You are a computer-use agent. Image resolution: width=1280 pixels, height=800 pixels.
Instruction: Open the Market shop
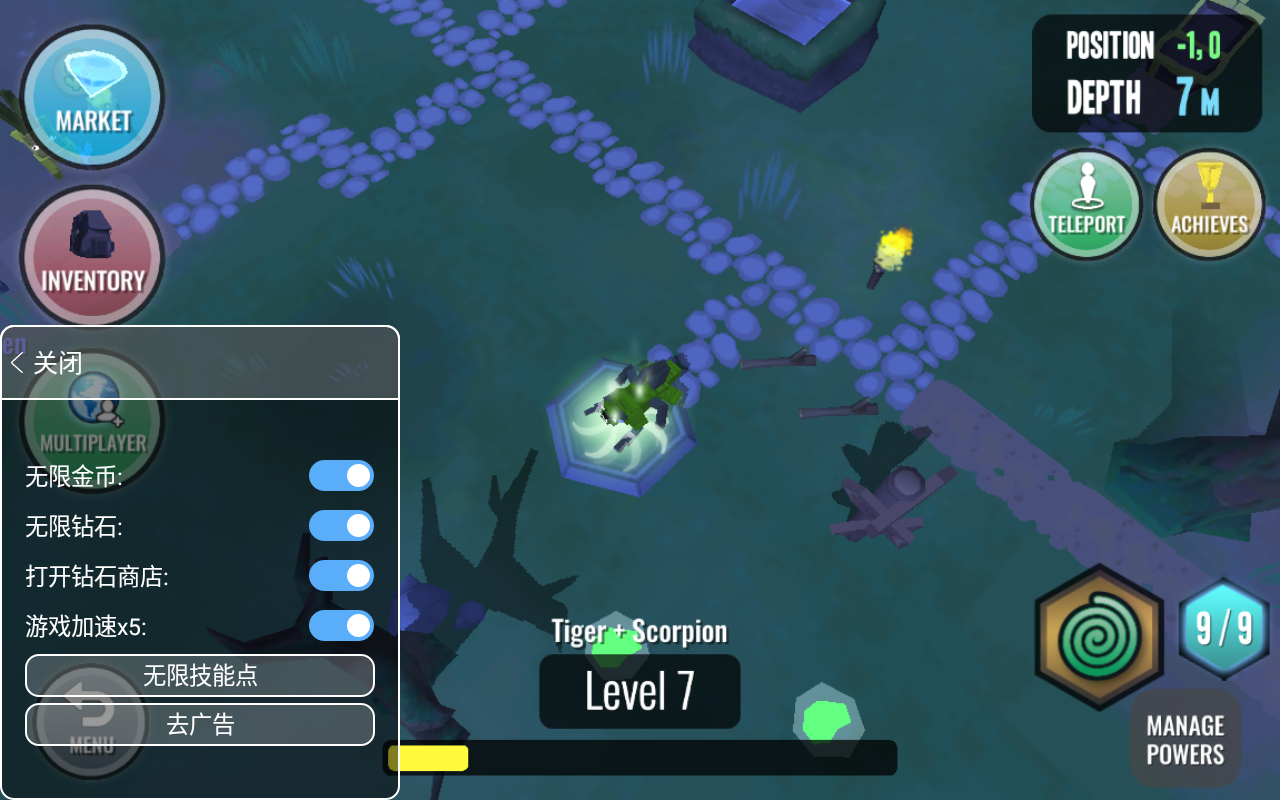click(x=92, y=97)
